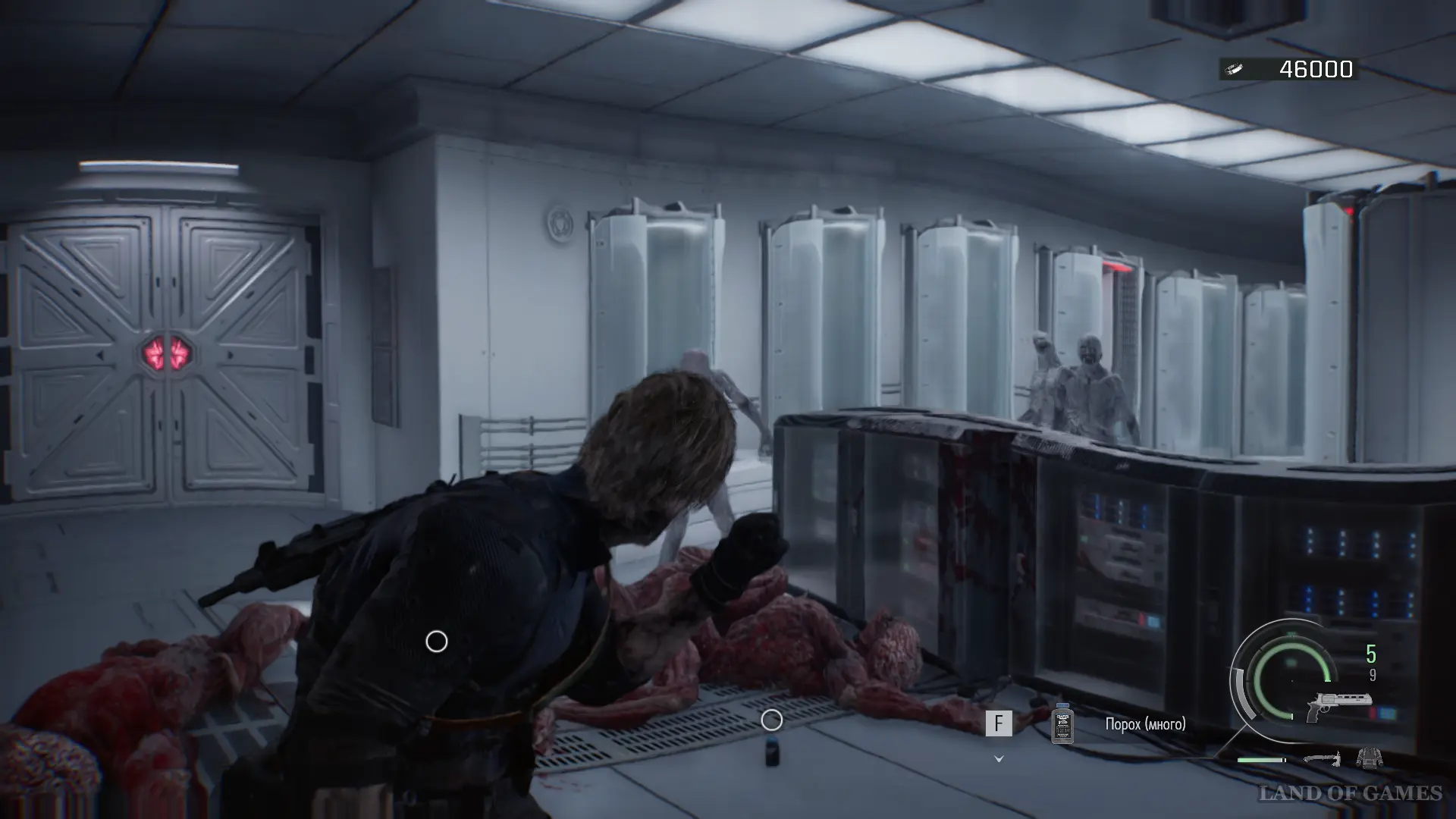The height and width of the screenshot is (819, 1456).
Task: Click the body armor vest icon
Action: coord(1370,758)
